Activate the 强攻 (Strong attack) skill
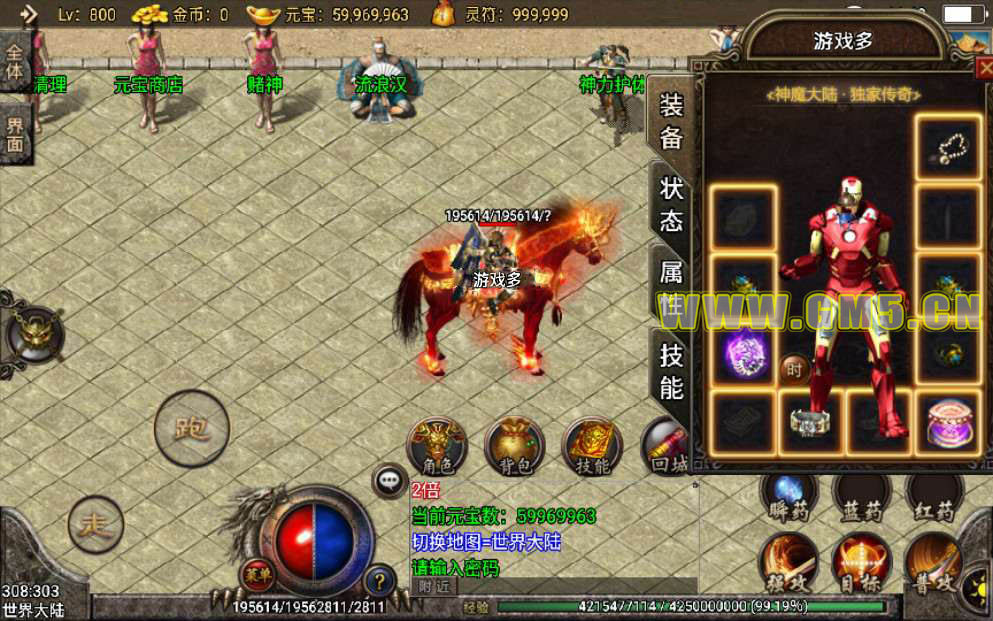Screen dimensions: 993x621 (788, 563)
